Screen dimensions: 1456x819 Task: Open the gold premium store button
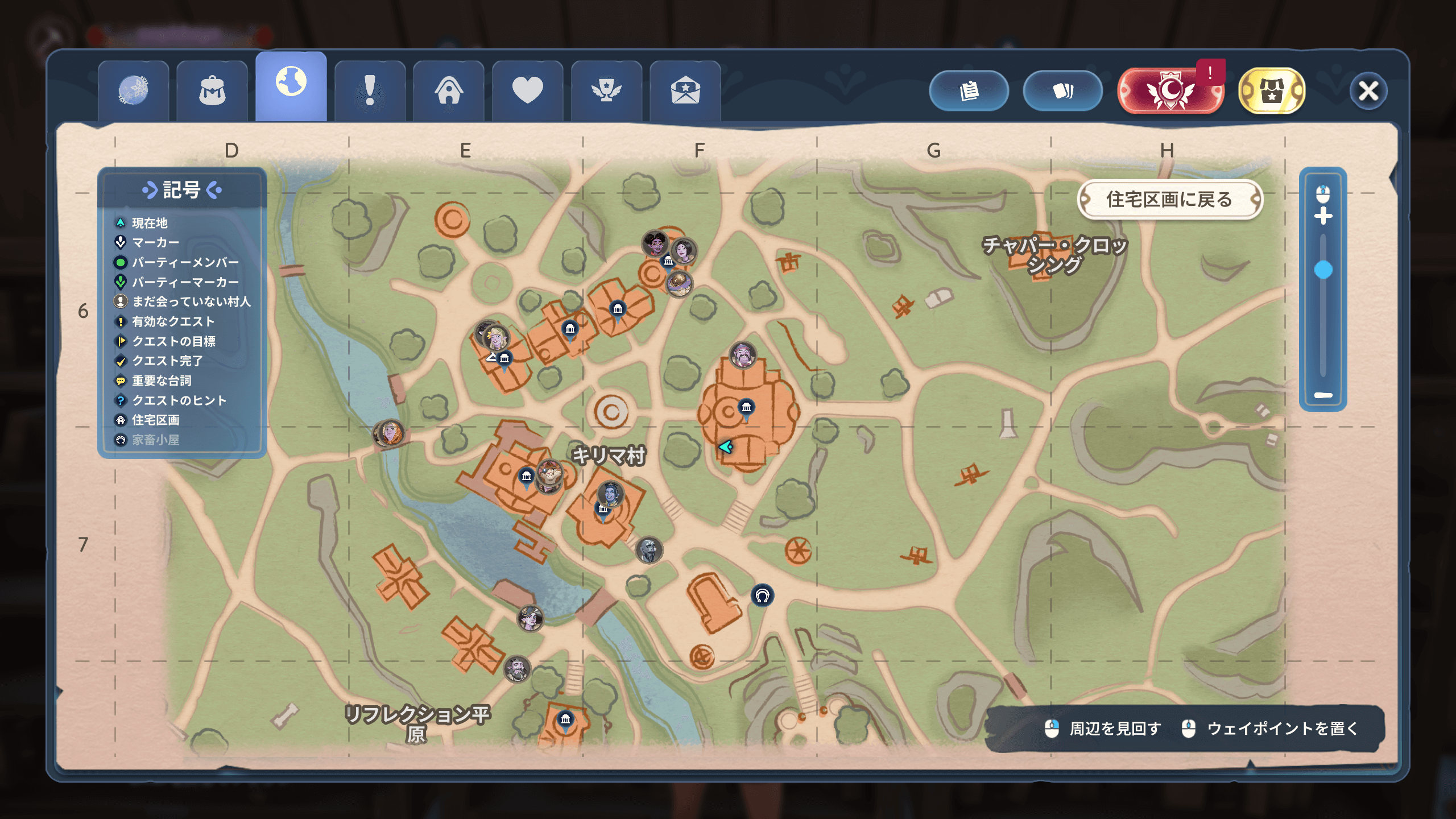tap(1271, 91)
